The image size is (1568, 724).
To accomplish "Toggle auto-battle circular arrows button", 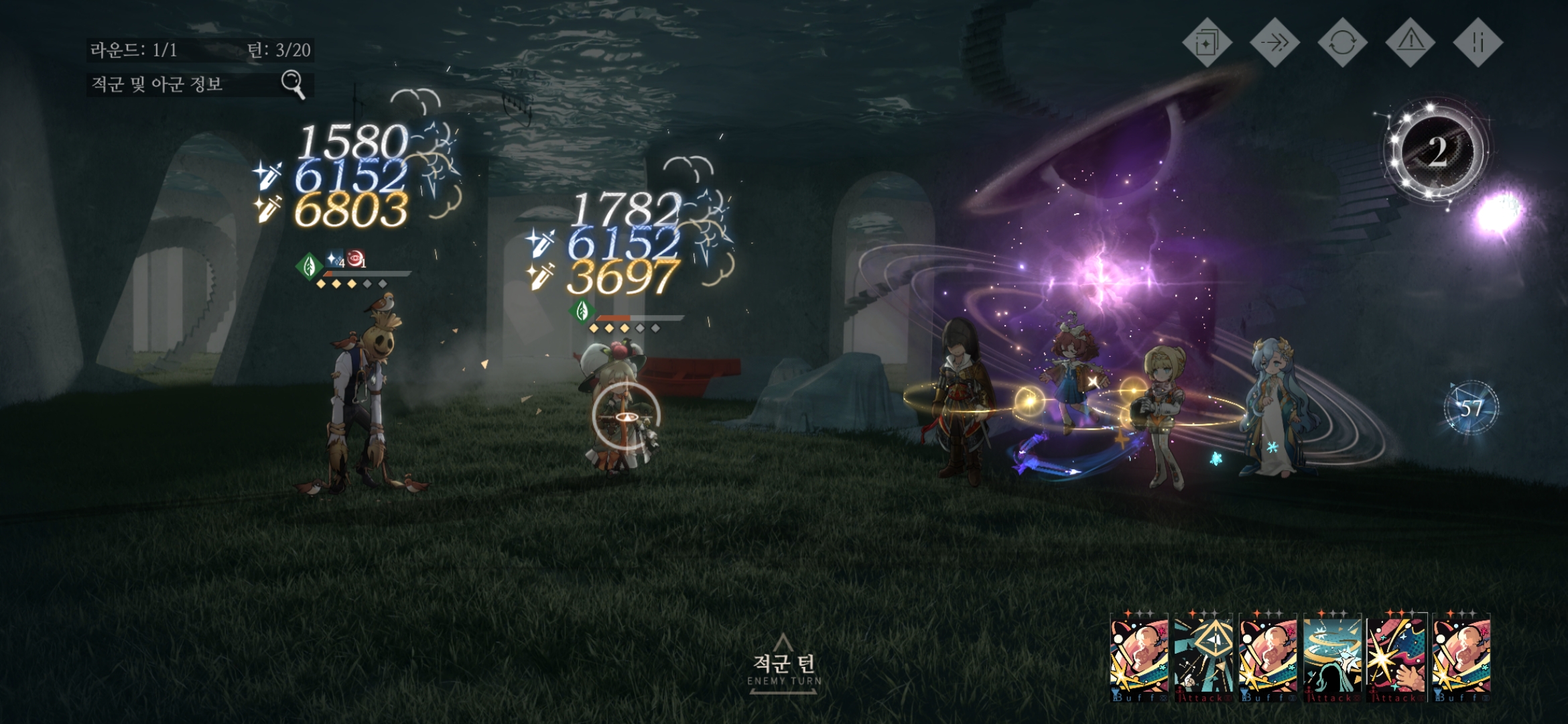I will (x=1342, y=43).
